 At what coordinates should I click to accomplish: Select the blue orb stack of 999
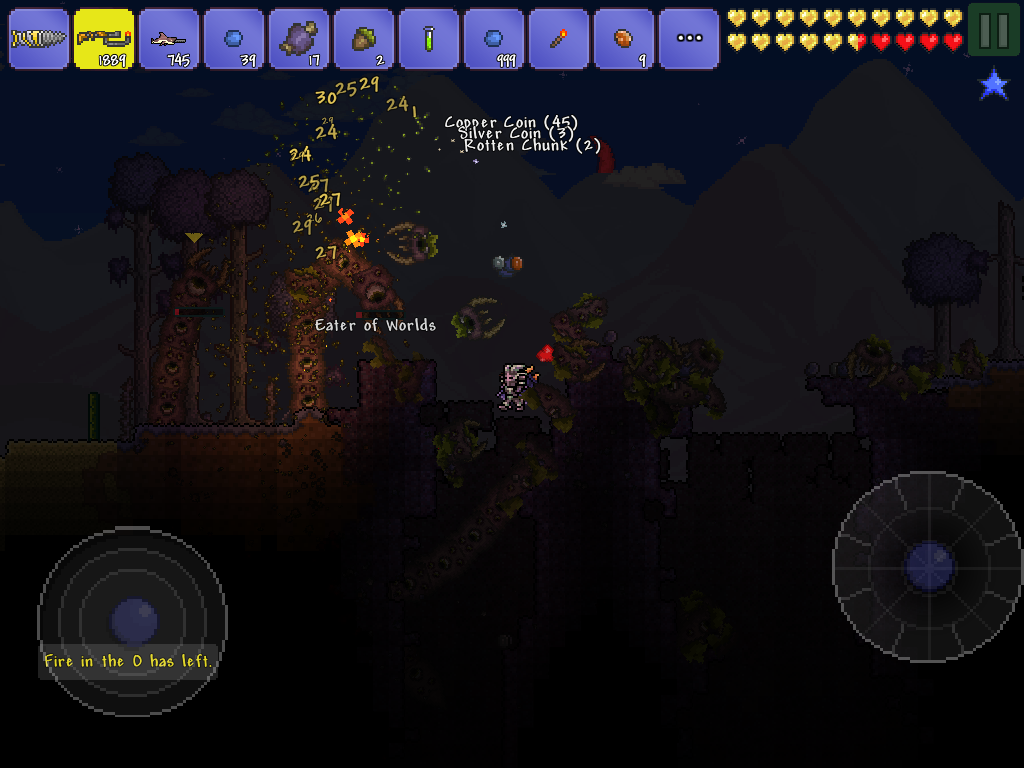click(494, 39)
